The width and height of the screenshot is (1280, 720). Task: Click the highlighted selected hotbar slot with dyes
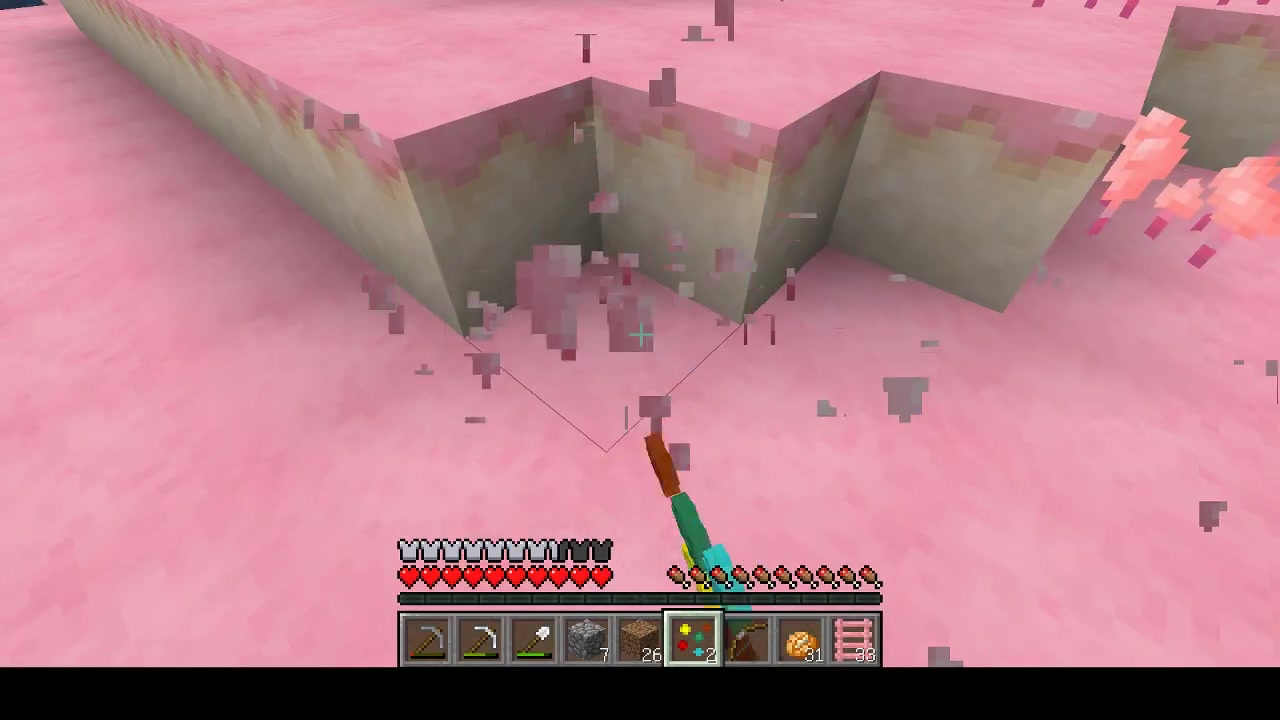pos(694,638)
